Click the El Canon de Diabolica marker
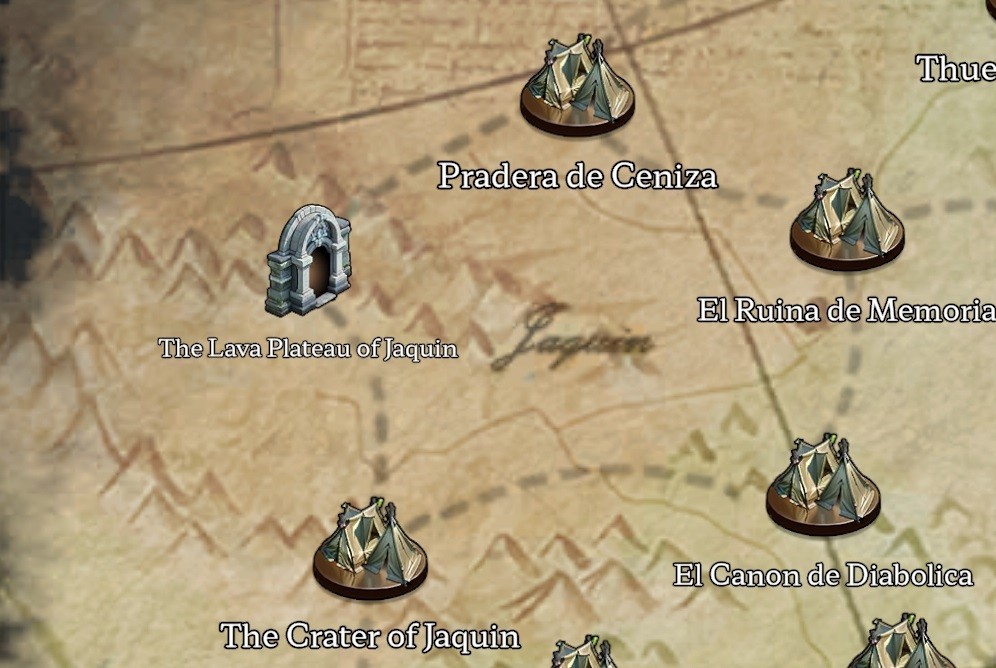996x668 pixels. coord(823,487)
